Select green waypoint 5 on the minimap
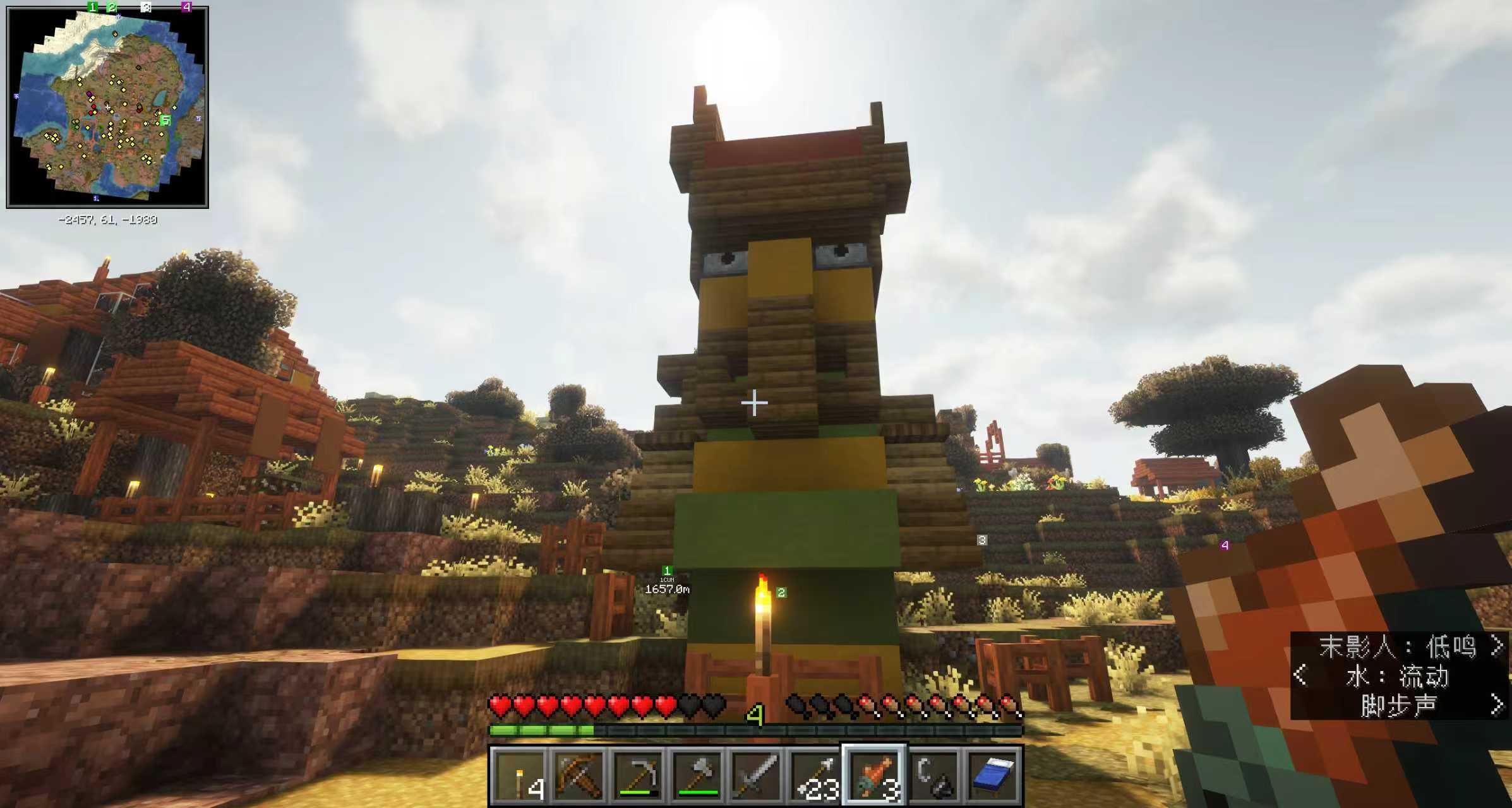1512x808 pixels. click(x=165, y=120)
